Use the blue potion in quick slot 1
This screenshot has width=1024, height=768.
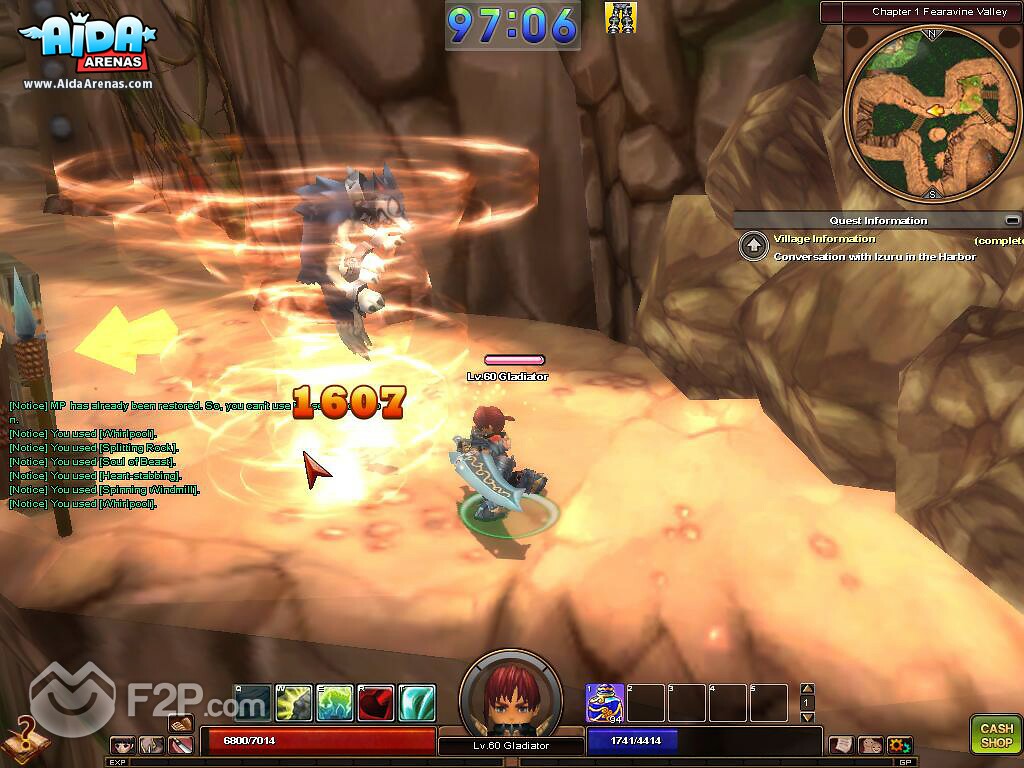(605, 703)
